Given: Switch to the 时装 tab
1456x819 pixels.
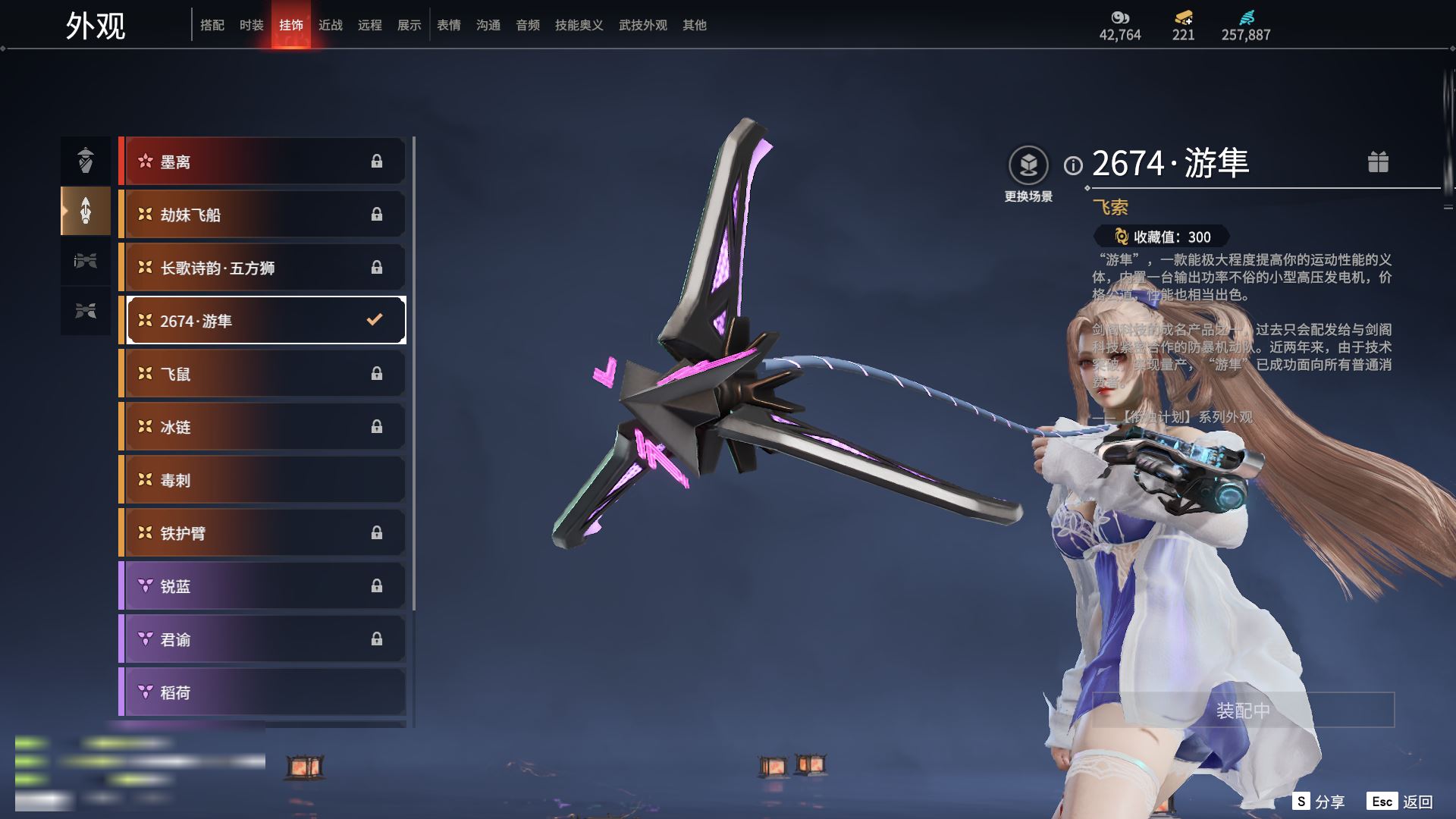Looking at the screenshot, I should (251, 25).
